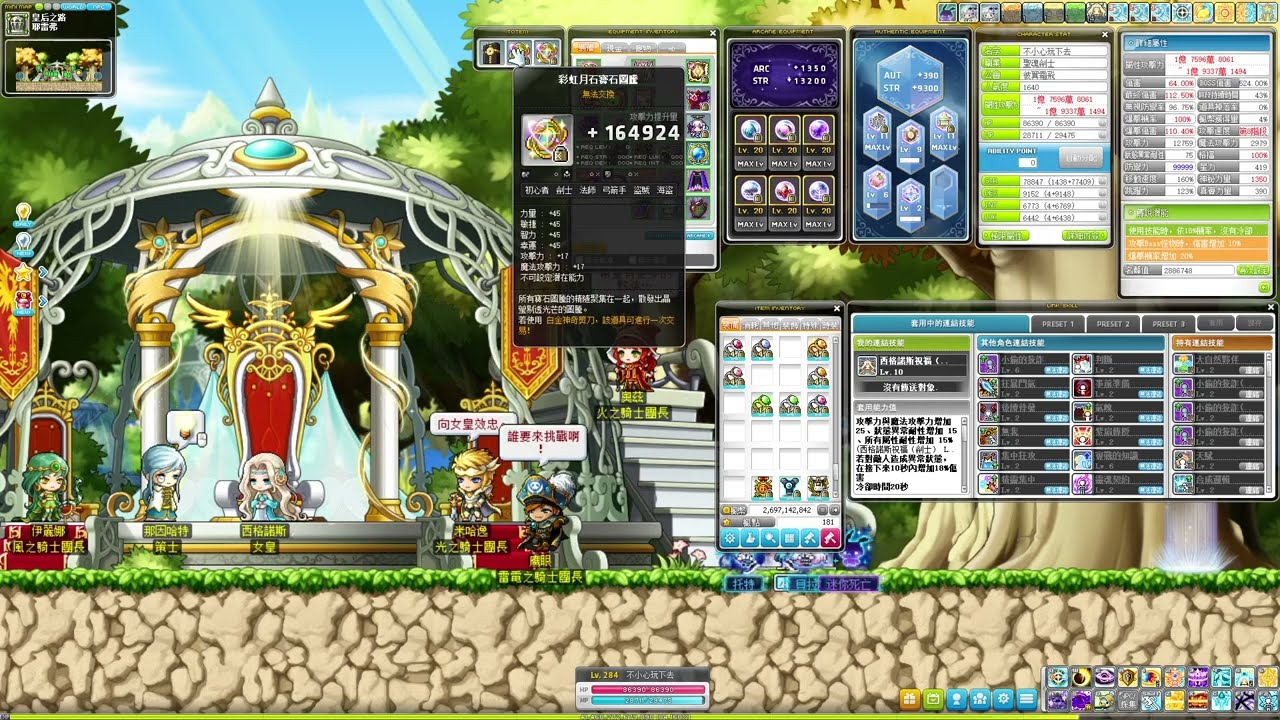
Task: Open the gear settings menu button
Action: pyautogui.click(x=1002, y=699)
